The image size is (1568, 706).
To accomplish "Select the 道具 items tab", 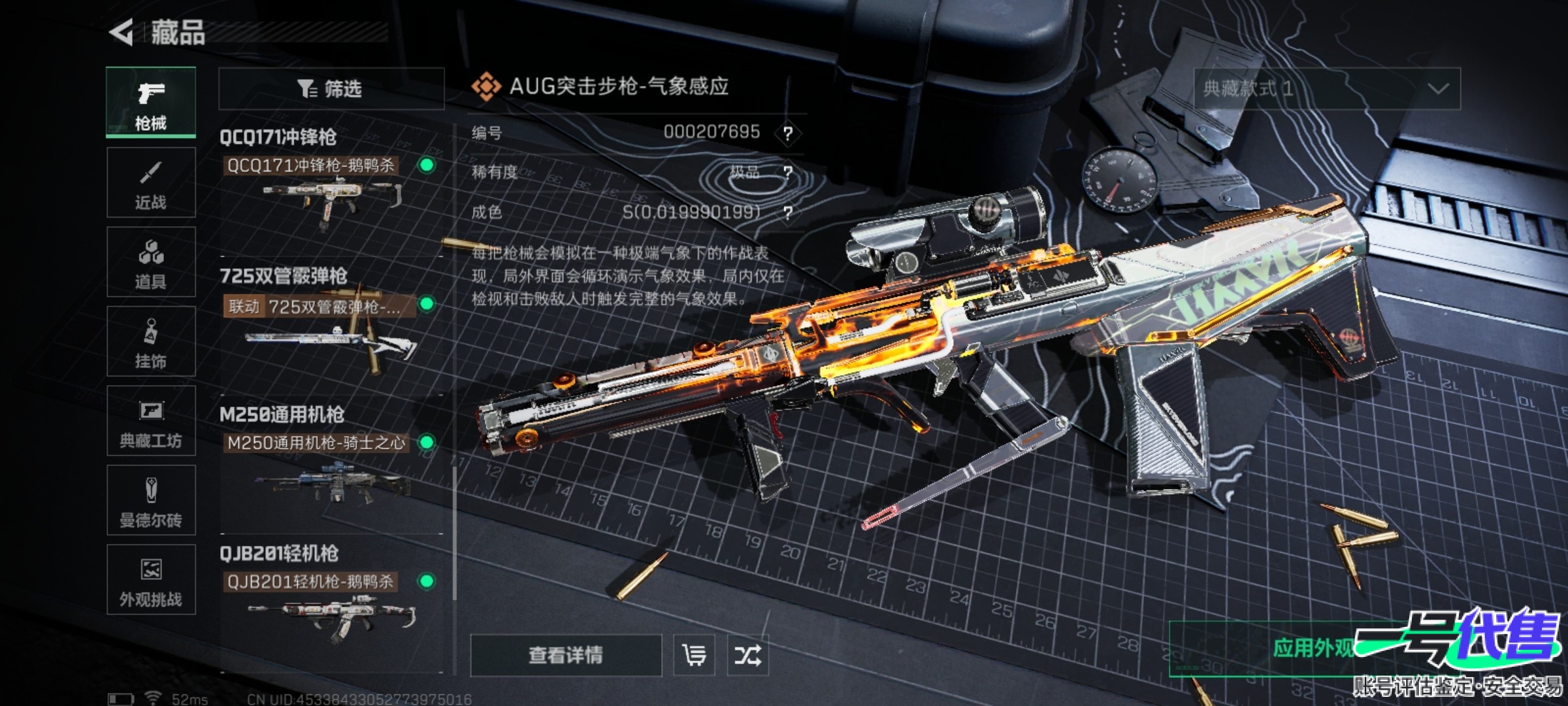I will pyautogui.click(x=151, y=262).
